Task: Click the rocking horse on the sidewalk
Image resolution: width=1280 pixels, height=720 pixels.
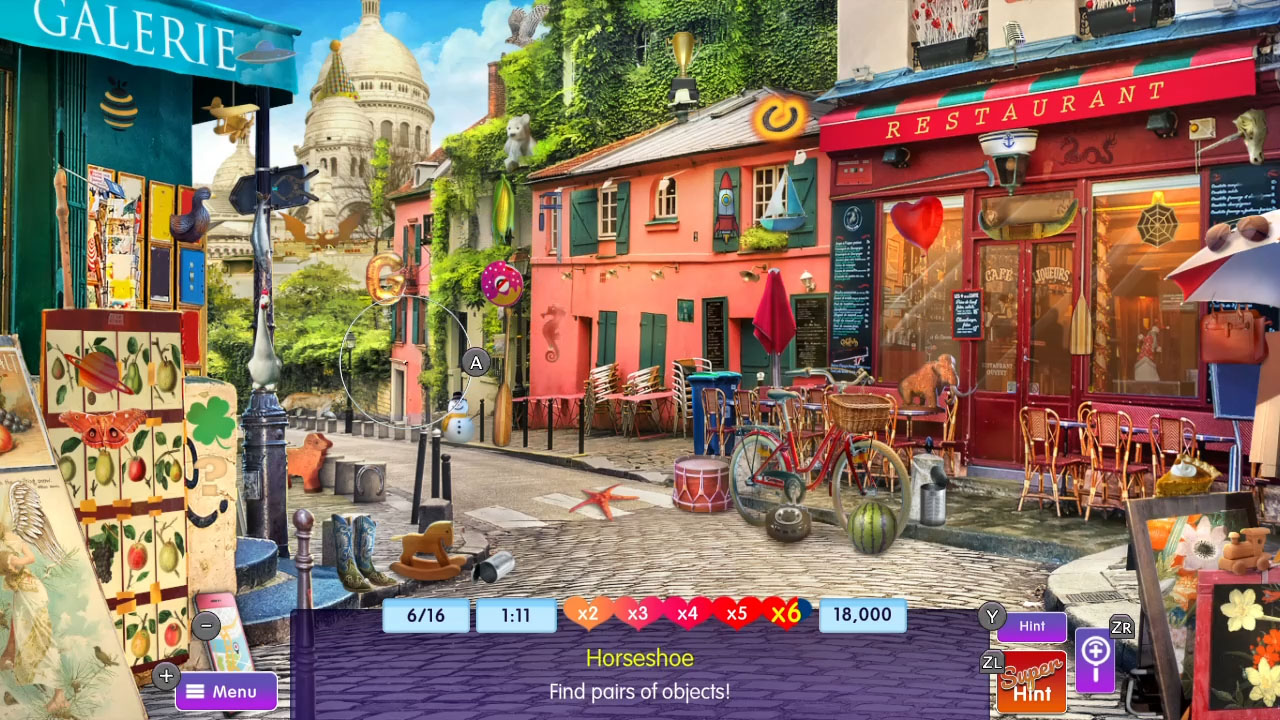Action: 425,546
